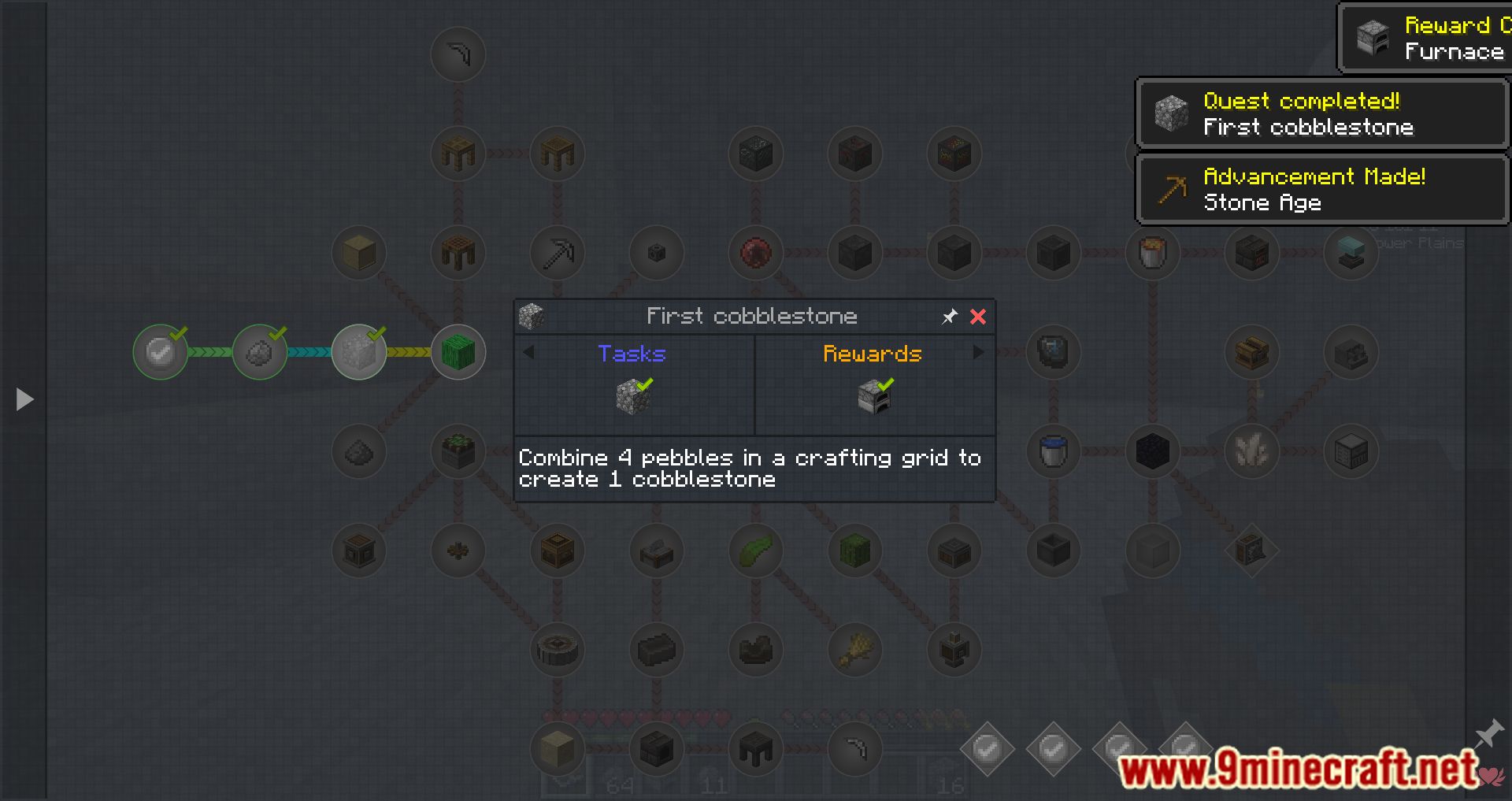Open the stone pickaxe quest node
This screenshot has width=1512, height=801.
[x=558, y=252]
